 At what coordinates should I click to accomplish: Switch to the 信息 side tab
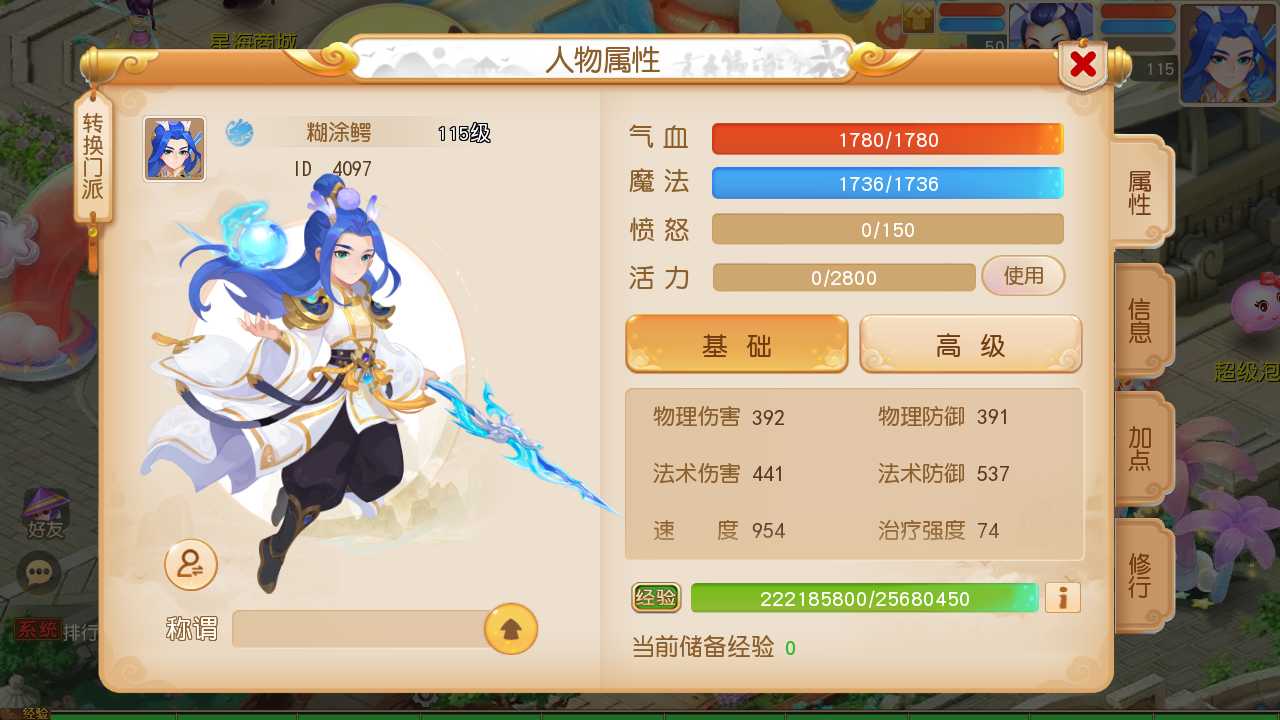coord(1142,322)
